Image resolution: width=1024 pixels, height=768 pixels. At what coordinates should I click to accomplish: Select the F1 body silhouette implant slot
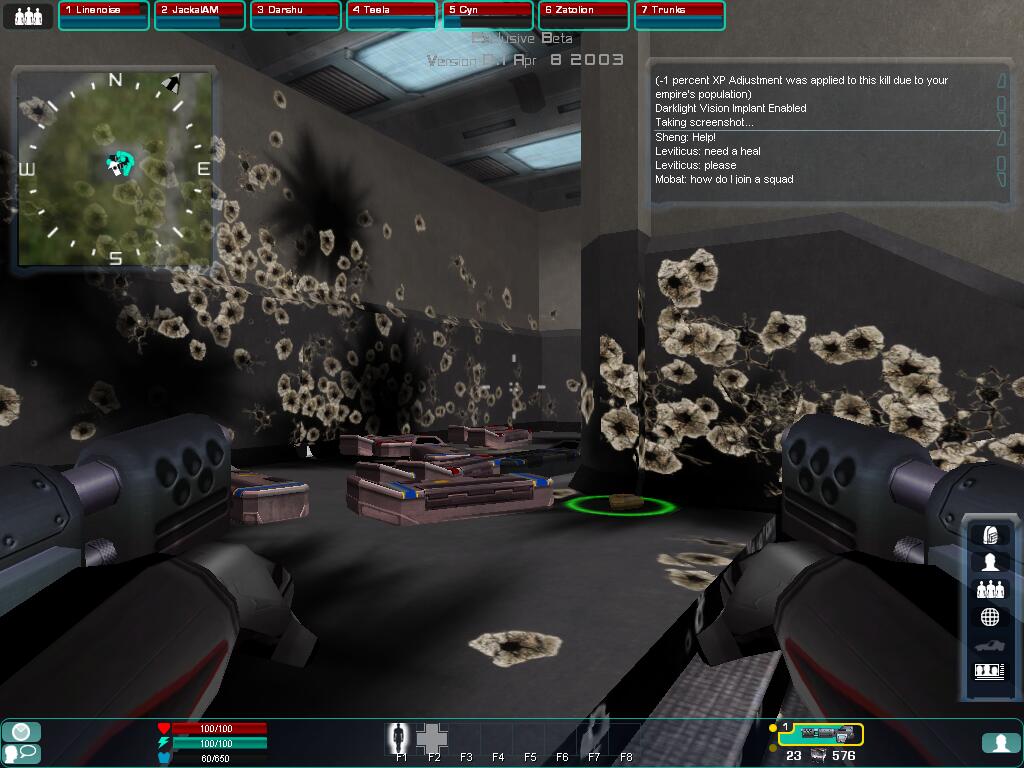tap(401, 738)
